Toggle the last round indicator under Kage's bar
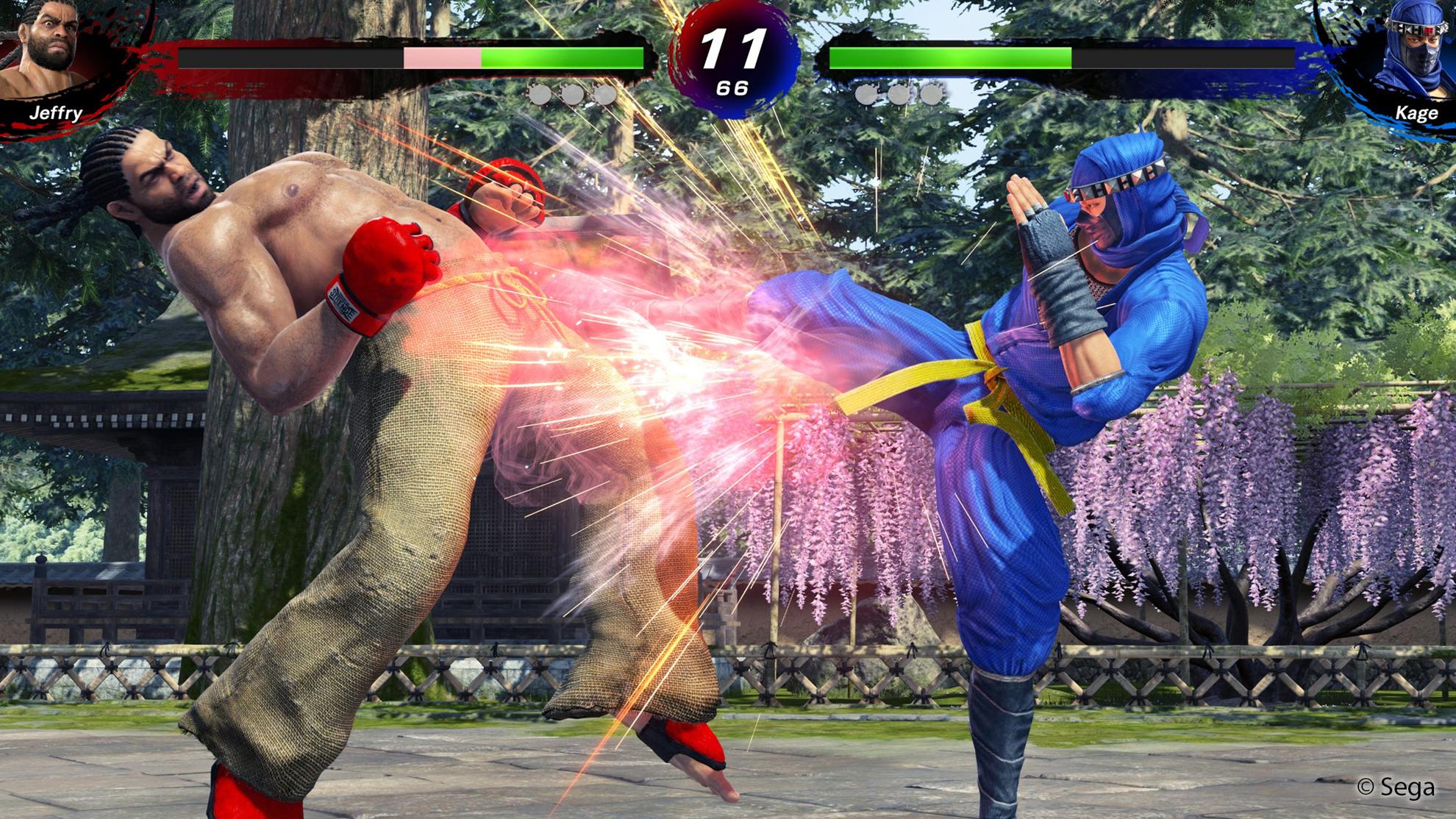Viewport: 1456px width, 819px height. (x=932, y=93)
